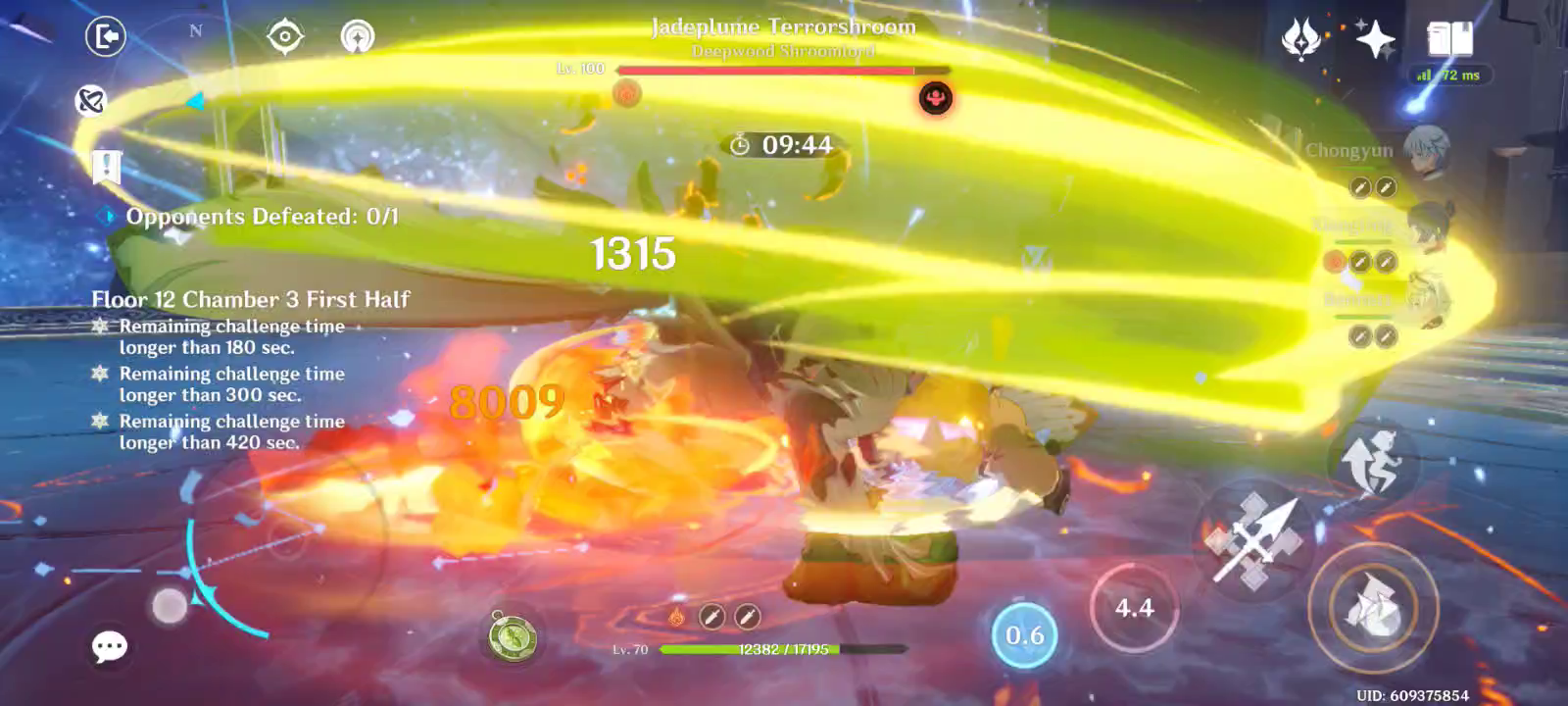Open the tutorial bookmark with exclamation mark
The height and width of the screenshot is (706, 1568).
point(106,167)
